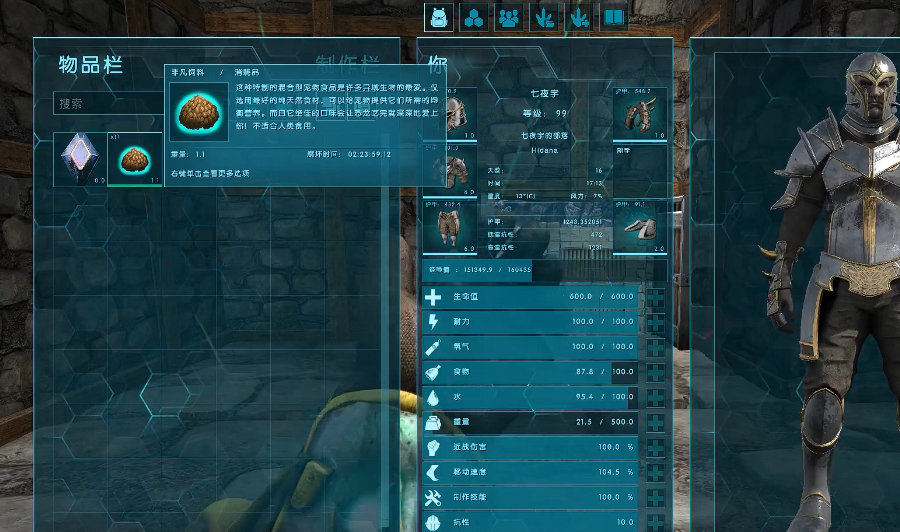
Task: Click the 搜索 search field
Action: pos(110,103)
